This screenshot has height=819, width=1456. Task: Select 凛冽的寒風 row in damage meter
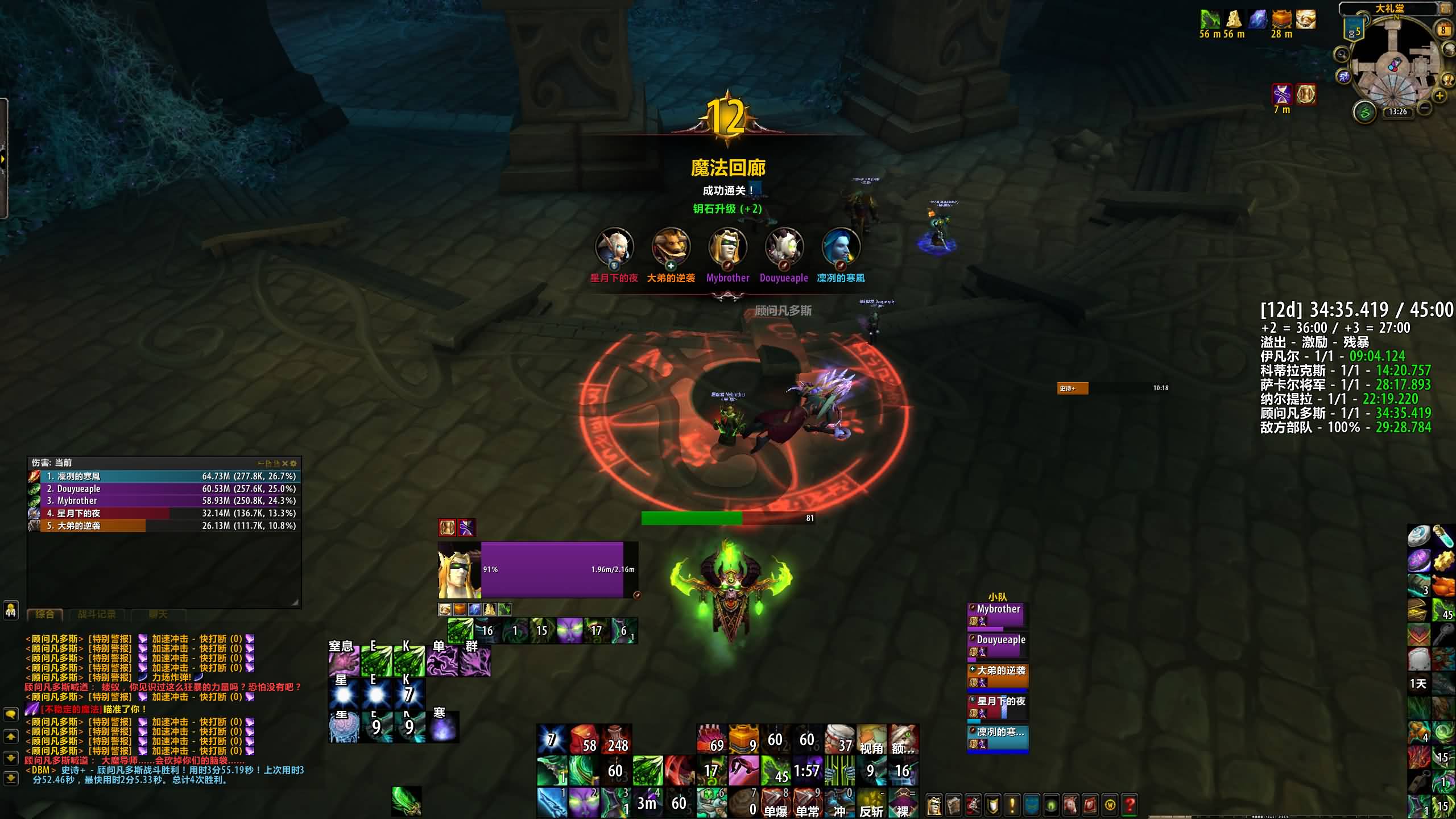pos(164,476)
